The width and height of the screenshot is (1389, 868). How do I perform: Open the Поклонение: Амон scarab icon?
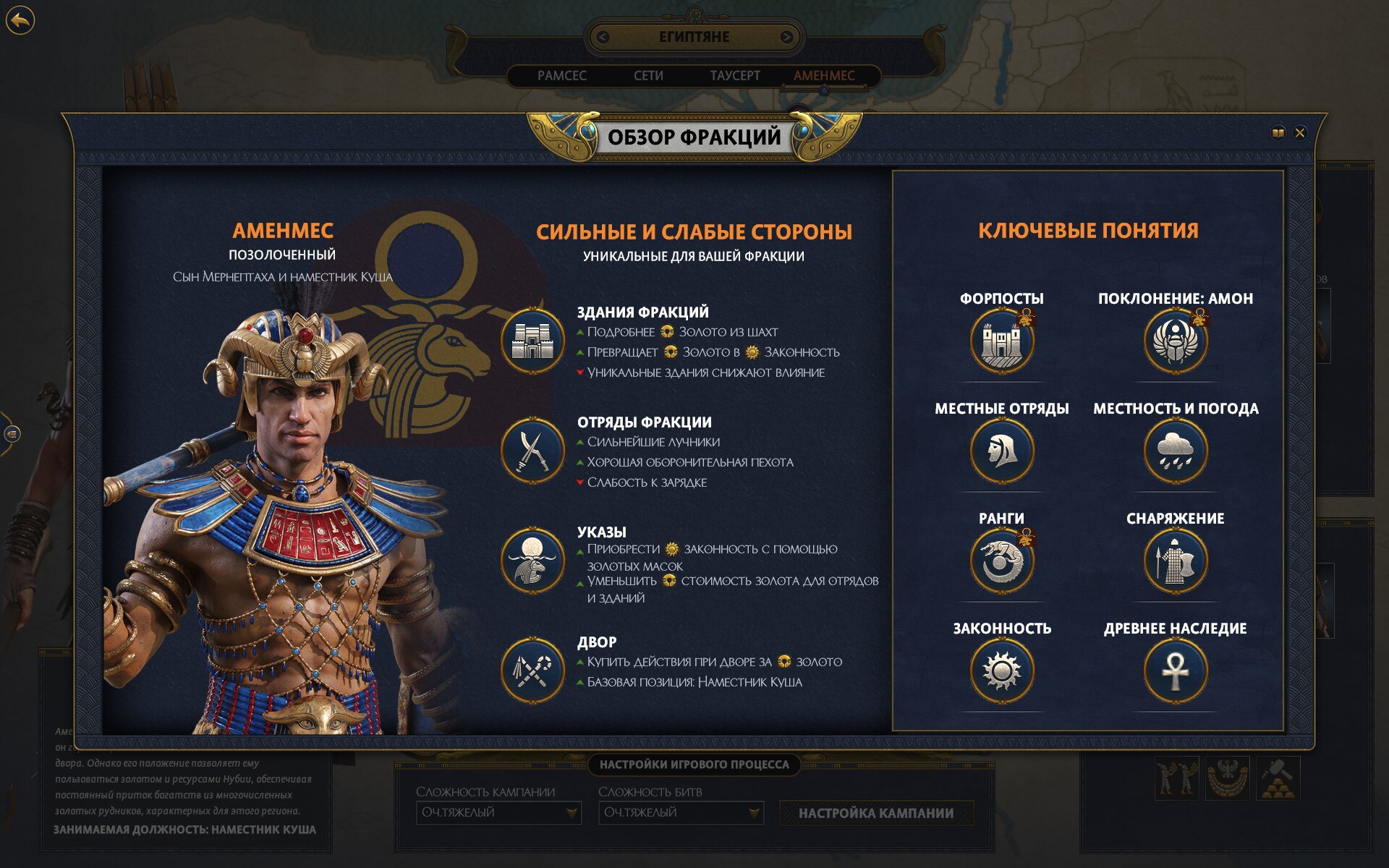1176,341
